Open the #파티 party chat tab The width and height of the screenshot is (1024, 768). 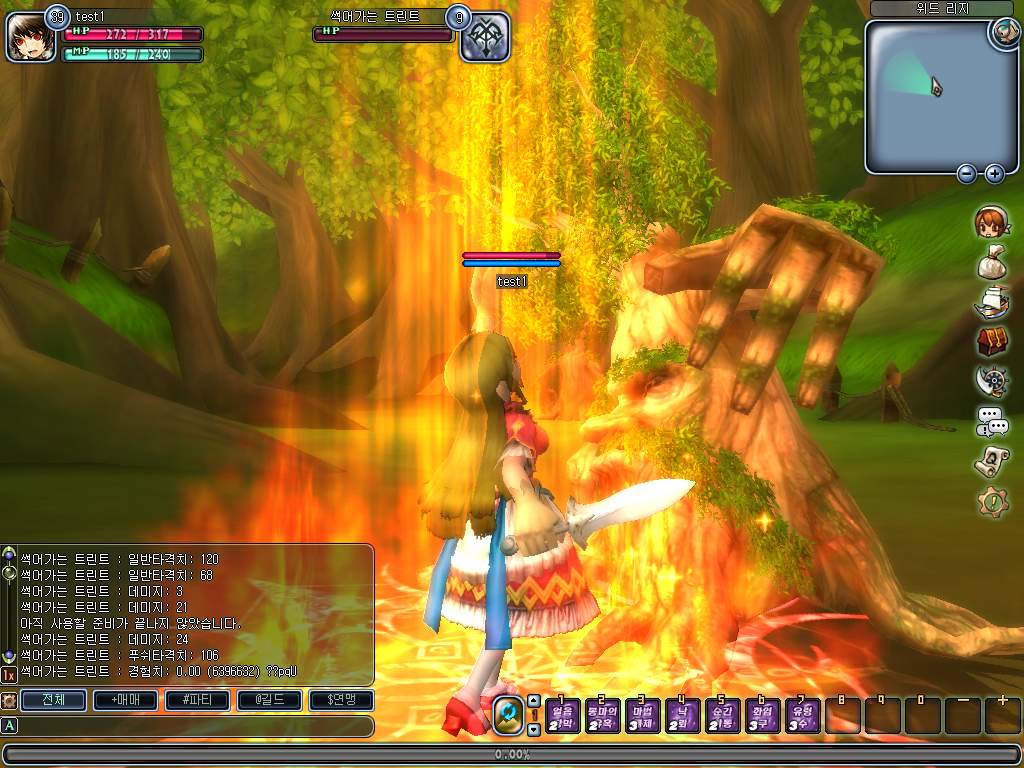click(197, 700)
